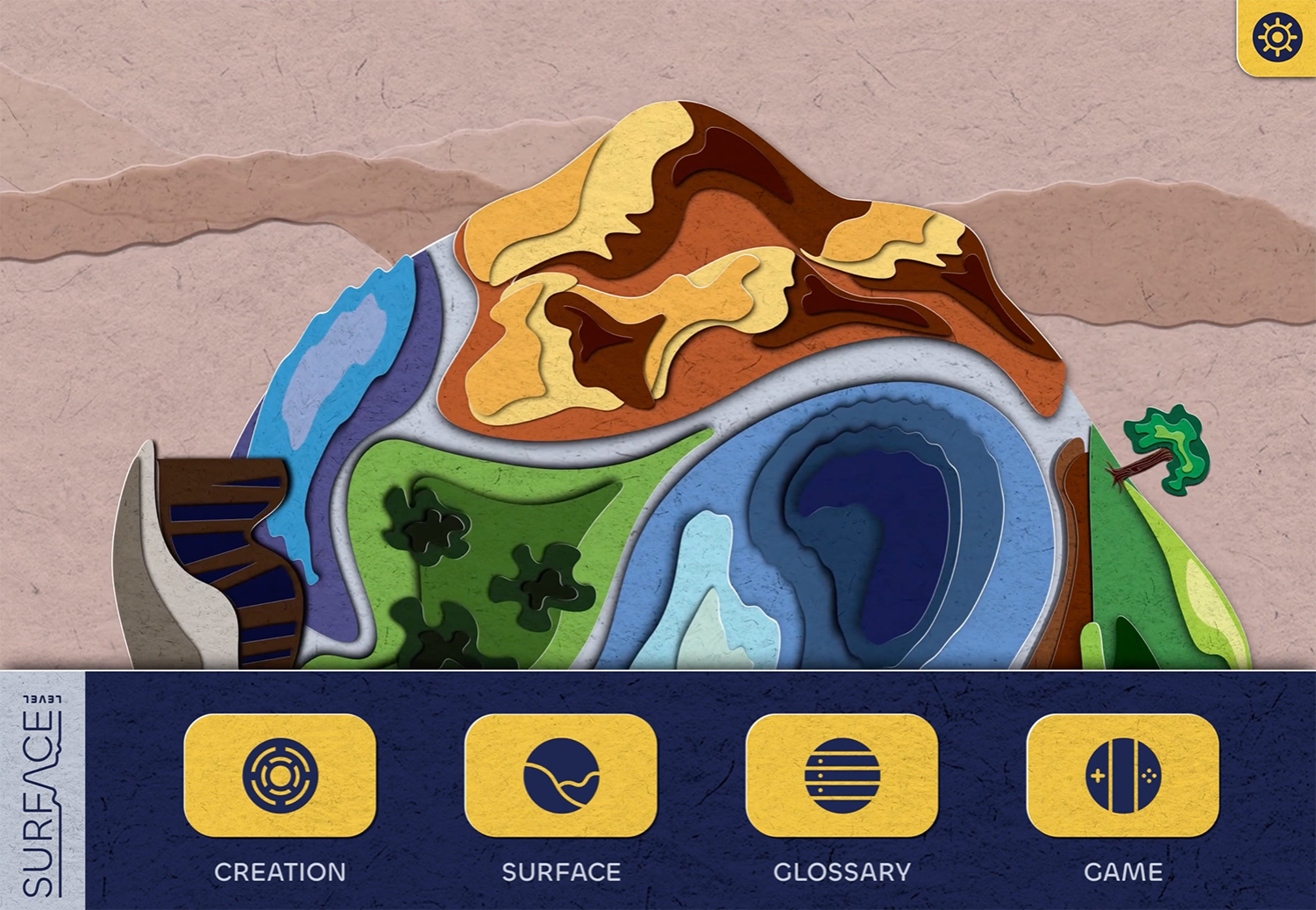Open the Glossary
This screenshot has width=1316, height=910.
pos(842,776)
